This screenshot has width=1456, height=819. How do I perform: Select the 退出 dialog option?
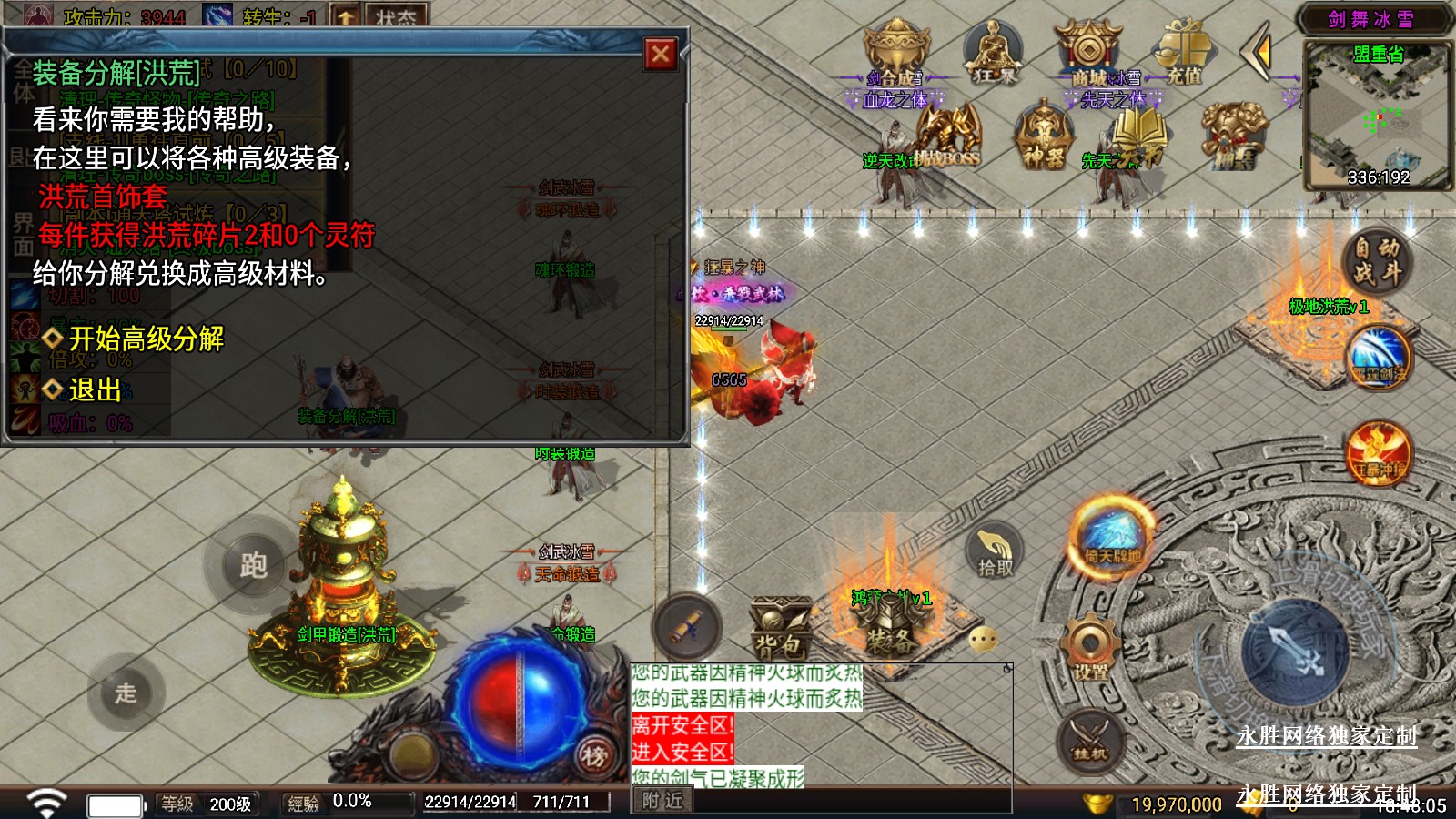94,389
